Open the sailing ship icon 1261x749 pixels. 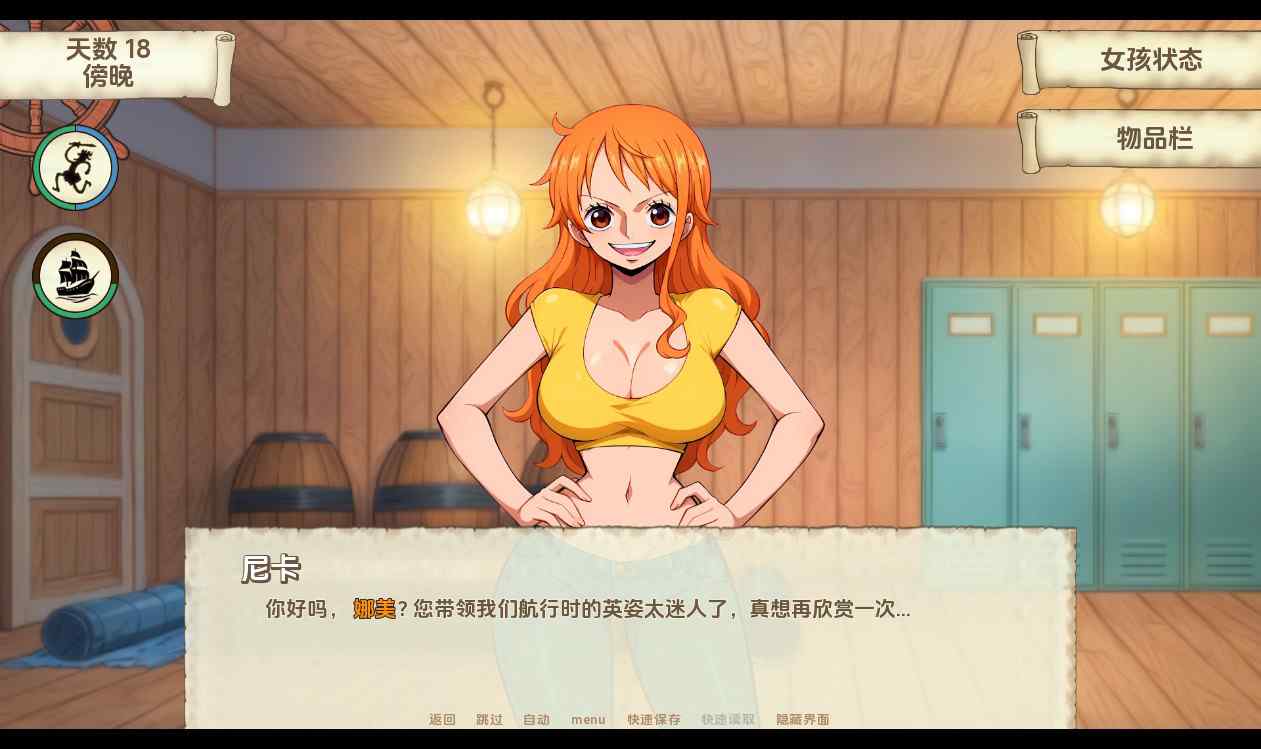pos(76,276)
